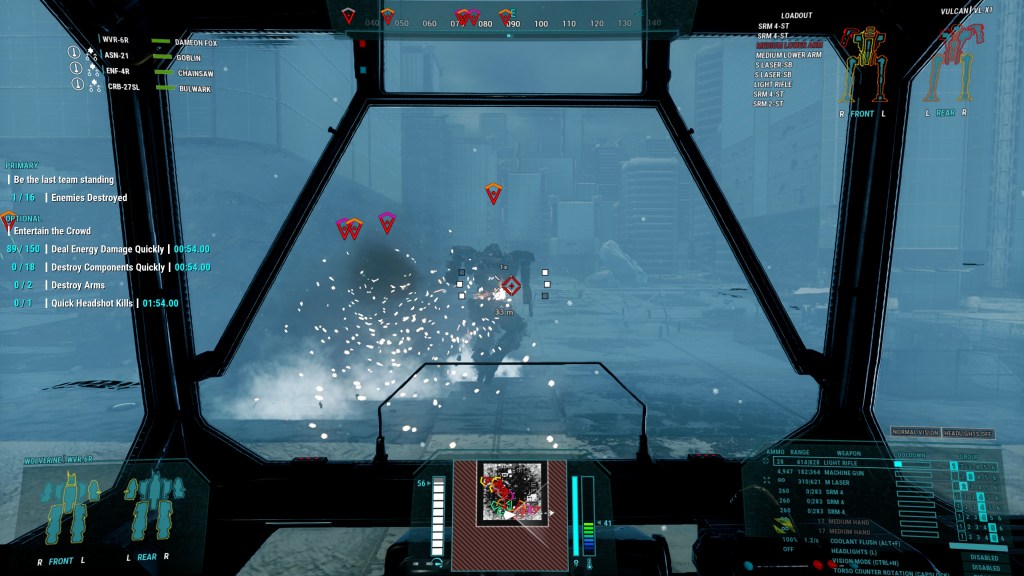The width and height of the screenshot is (1024, 576).
Task: Select Dameon Fox in the lance list
Action: 196,43
